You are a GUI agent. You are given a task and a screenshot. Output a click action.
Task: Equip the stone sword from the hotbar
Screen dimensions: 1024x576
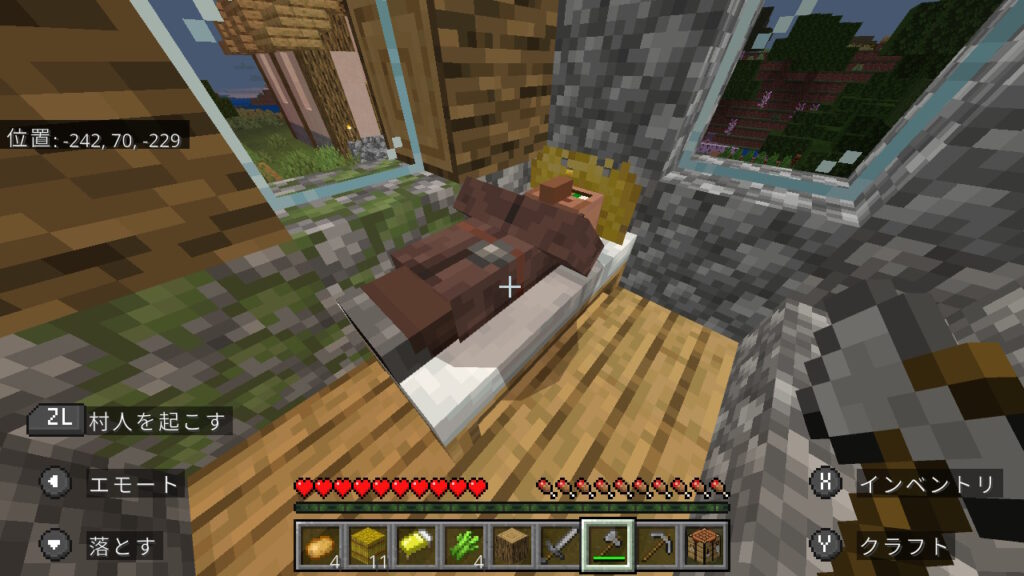[559, 544]
